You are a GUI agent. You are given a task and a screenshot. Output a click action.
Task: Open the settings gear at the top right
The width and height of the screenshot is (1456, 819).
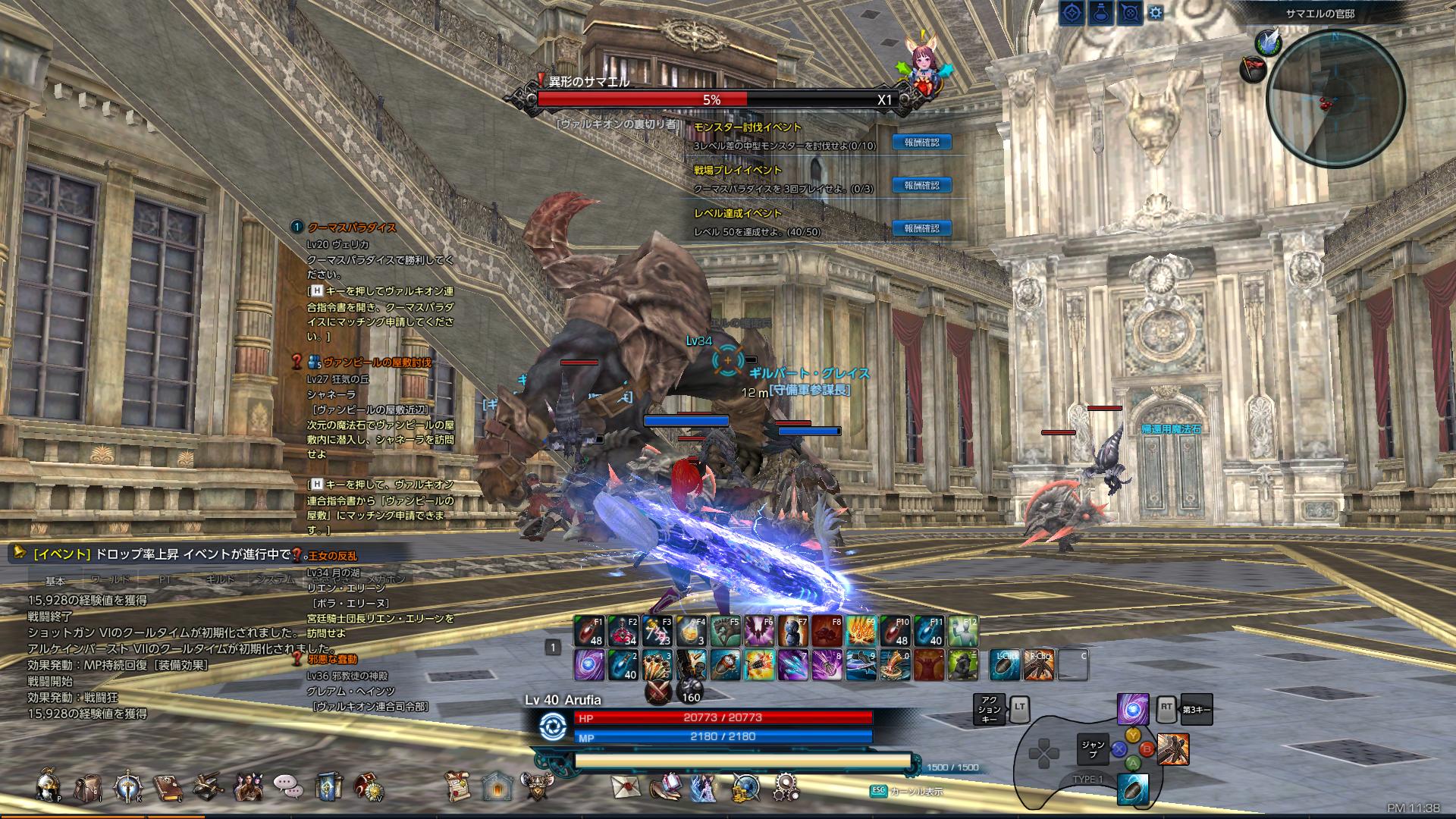[x=1155, y=11]
